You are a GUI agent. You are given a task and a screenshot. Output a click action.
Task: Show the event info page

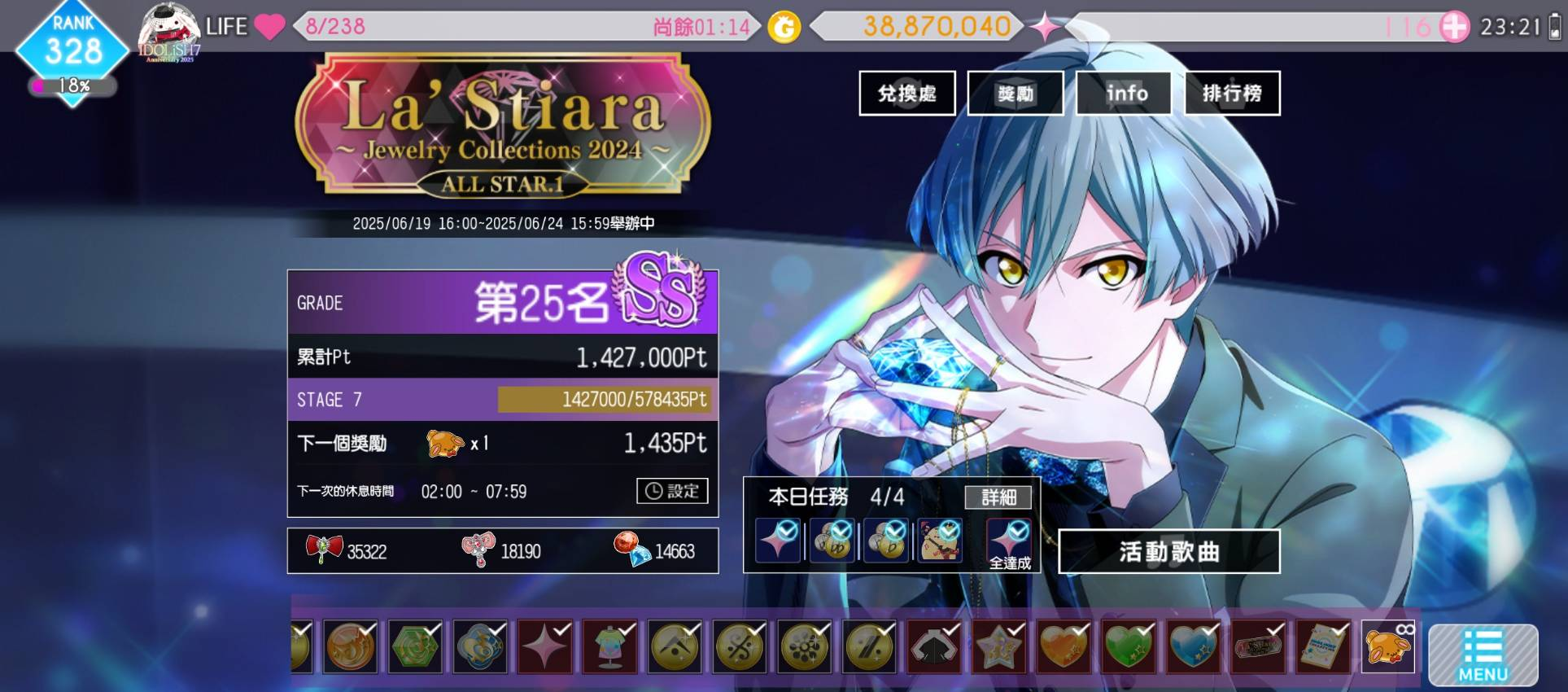coord(1124,94)
